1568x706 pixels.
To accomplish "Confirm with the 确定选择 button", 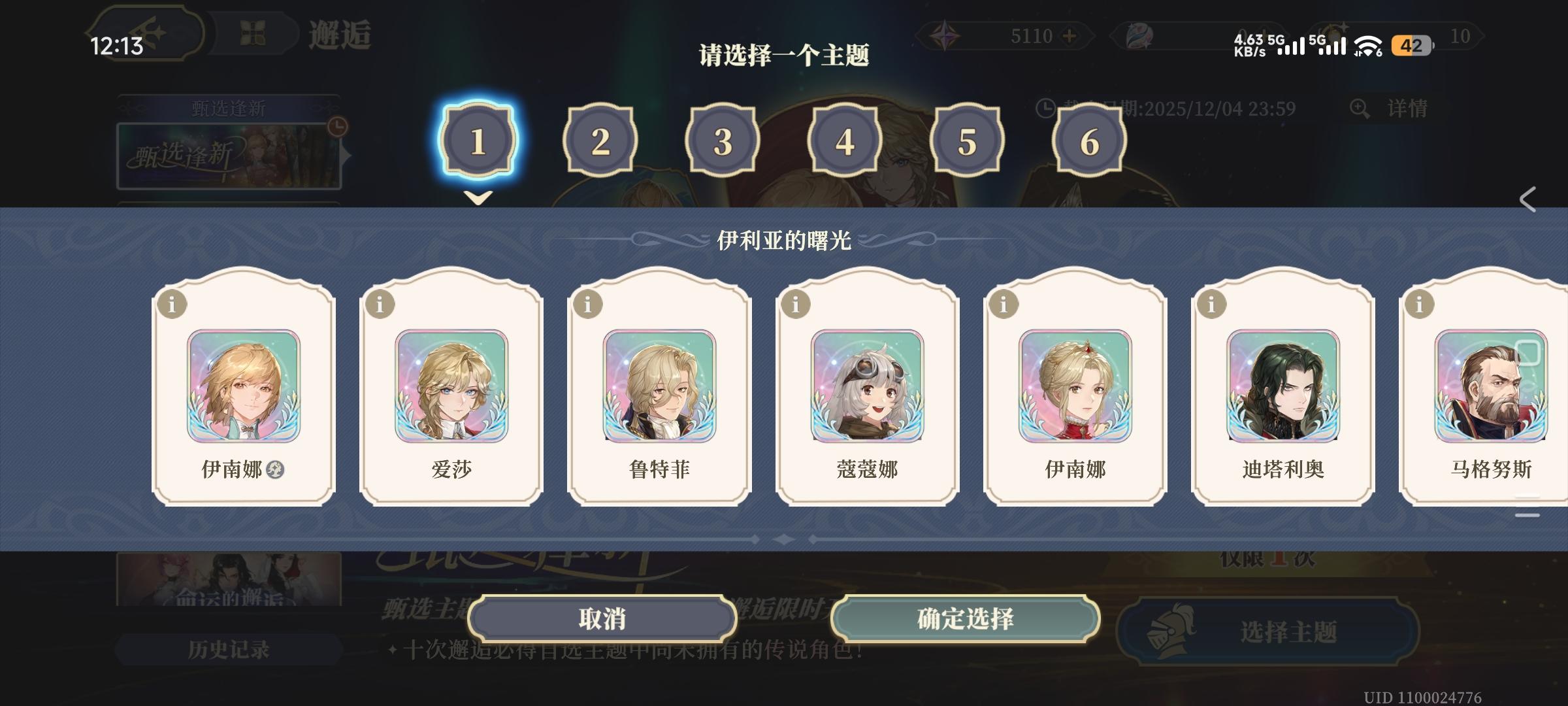I will pos(968,620).
